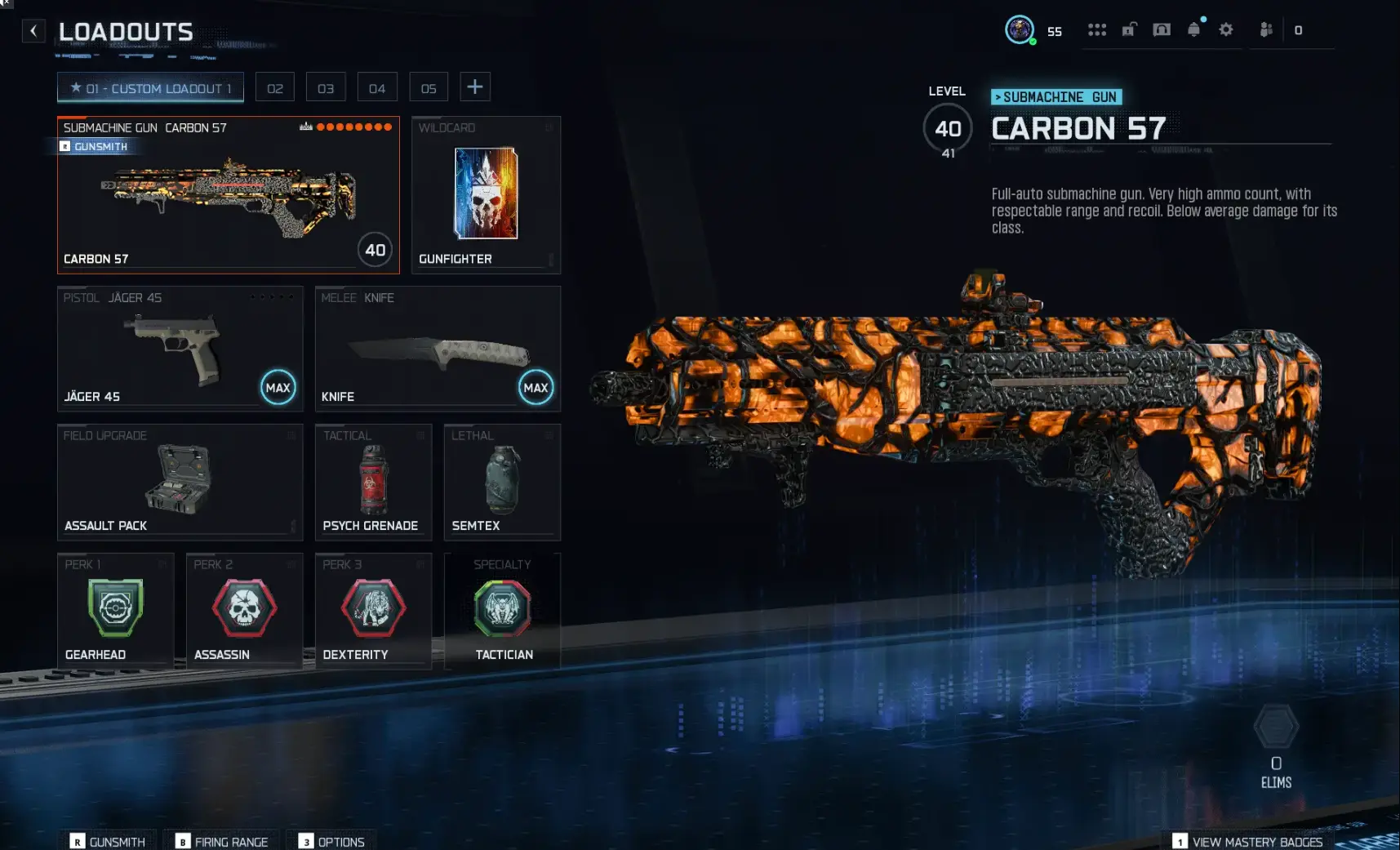The image size is (1400, 850).
Task: Select the Dexterity perk icon
Action: tap(373, 608)
